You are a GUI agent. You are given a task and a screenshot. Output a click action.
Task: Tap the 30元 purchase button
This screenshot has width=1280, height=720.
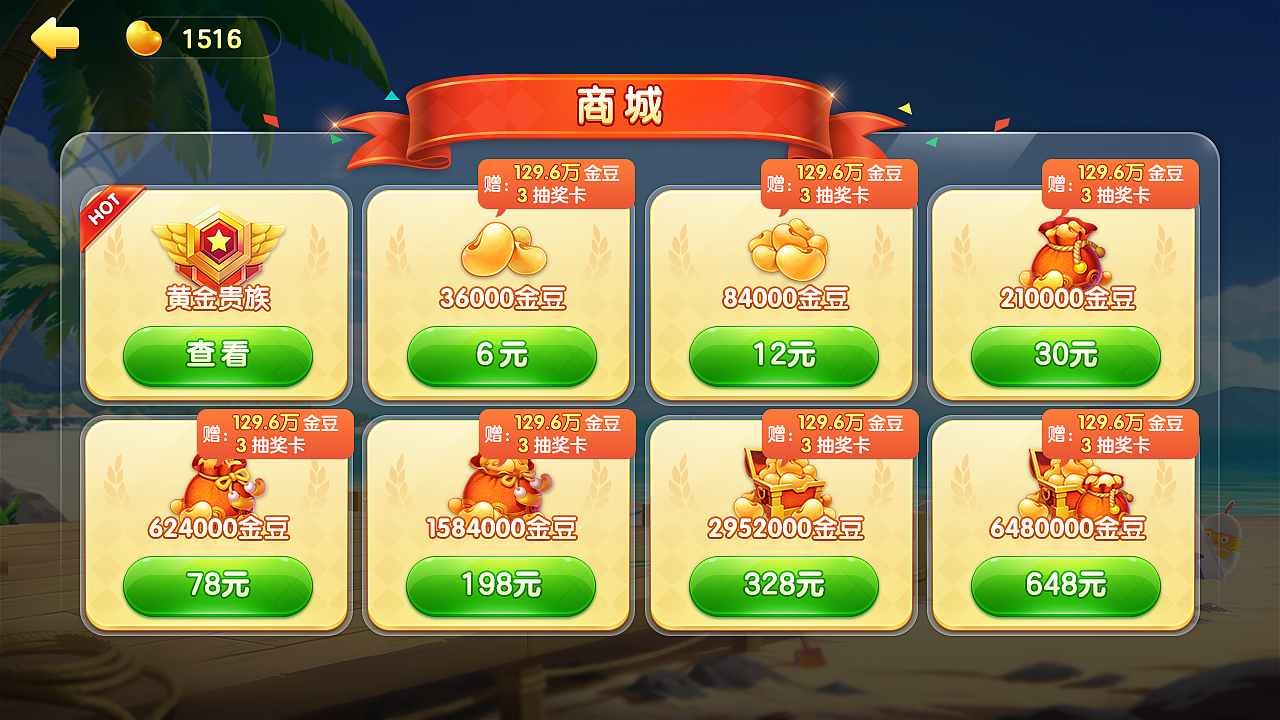click(1064, 356)
